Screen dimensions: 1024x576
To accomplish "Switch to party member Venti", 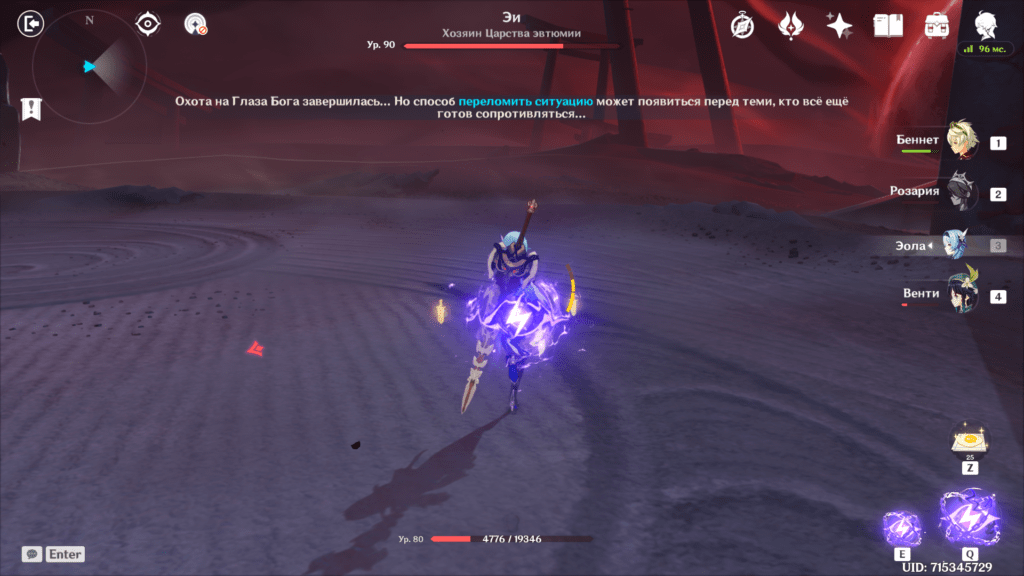I will pyautogui.click(x=963, y=295).
